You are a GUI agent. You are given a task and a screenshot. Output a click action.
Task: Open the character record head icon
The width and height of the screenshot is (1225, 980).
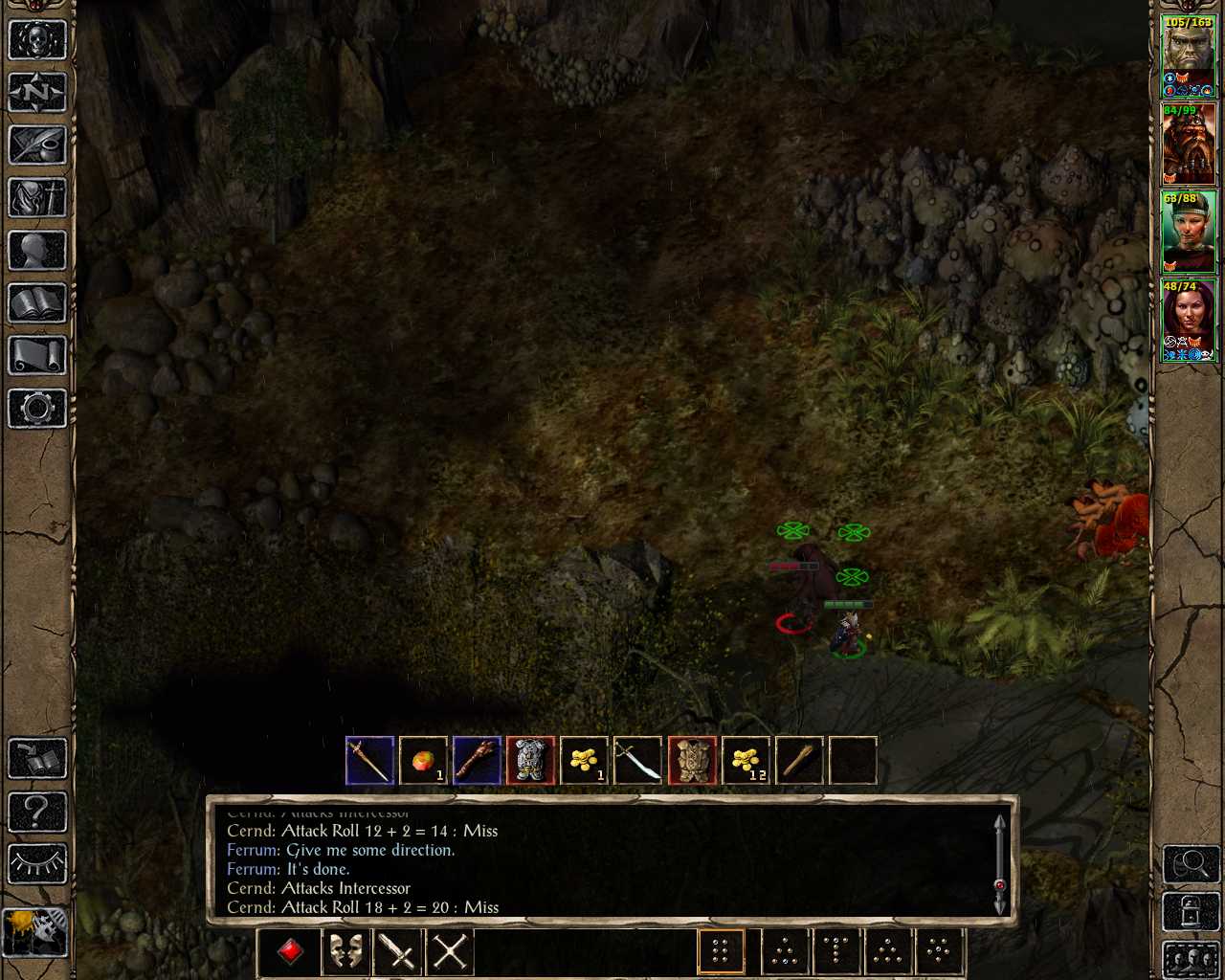pyautogui.click(x=37, y=251)
